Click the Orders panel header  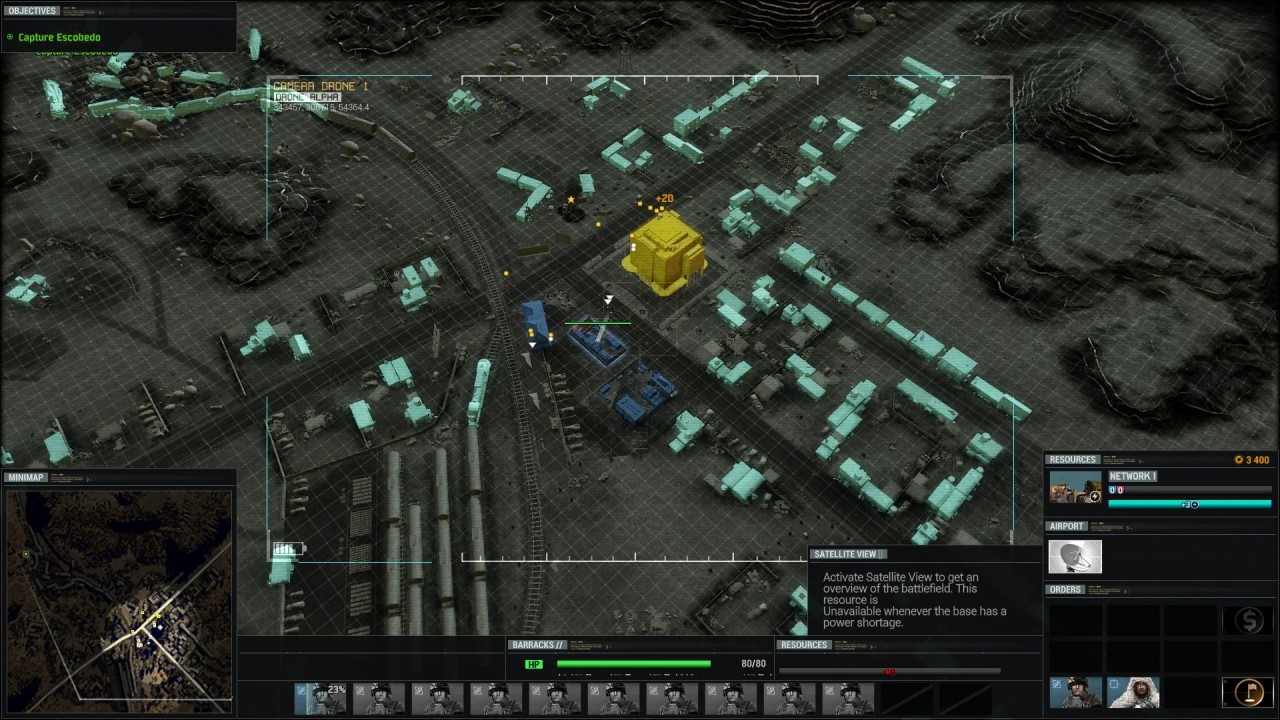point(1065,590)
